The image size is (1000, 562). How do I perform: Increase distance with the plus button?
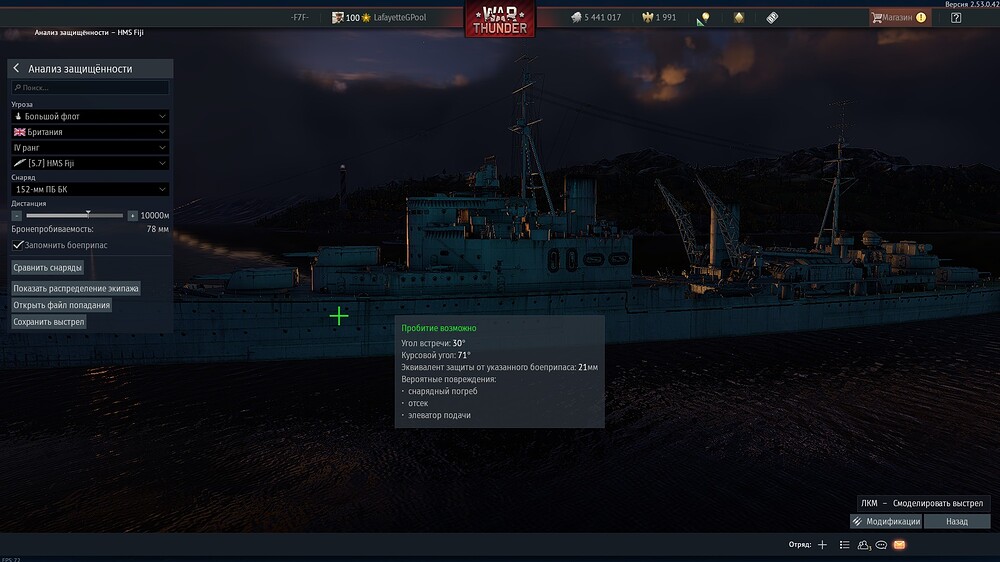[x=132, y=215]
